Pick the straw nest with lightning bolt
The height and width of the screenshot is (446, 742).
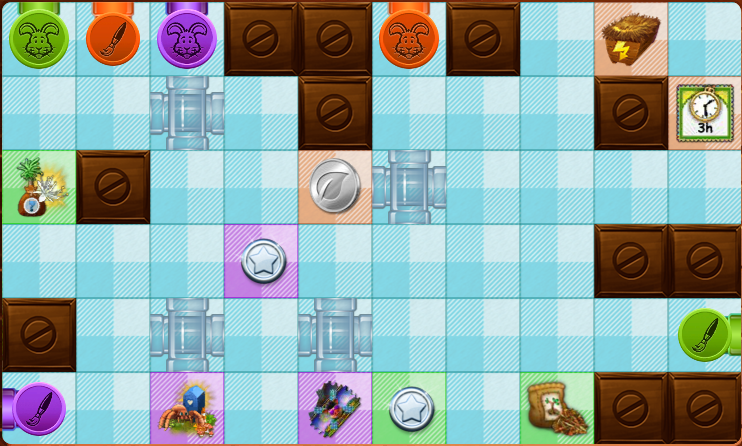point(630,38)
